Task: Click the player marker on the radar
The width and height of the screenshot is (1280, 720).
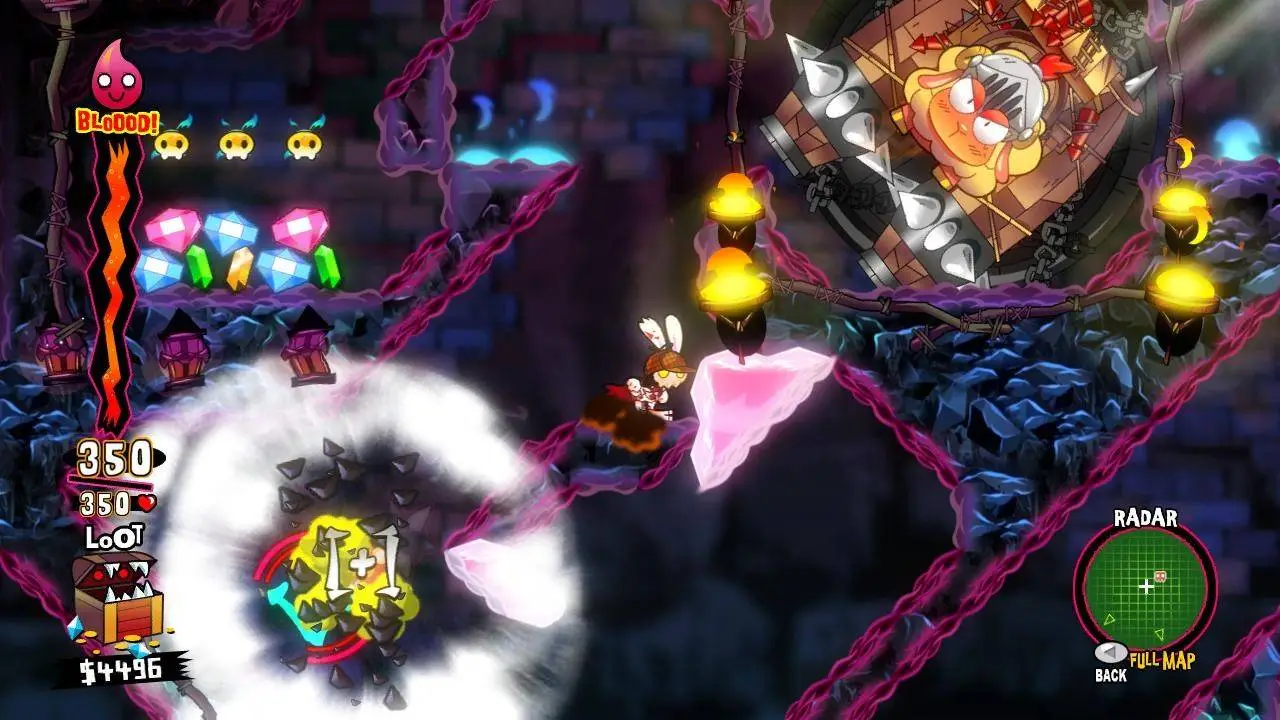Action: pos(1159,575)
